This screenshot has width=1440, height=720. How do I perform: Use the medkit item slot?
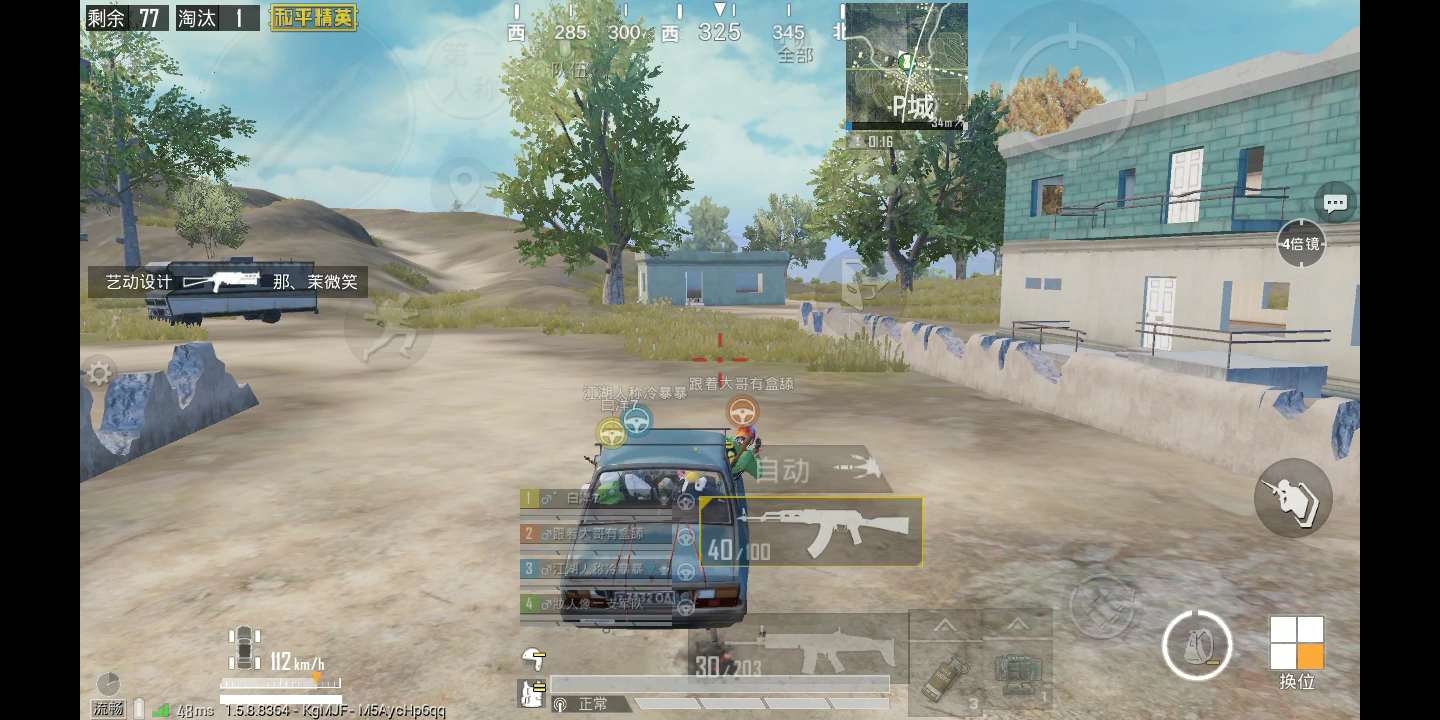(x=1017, y=677)
